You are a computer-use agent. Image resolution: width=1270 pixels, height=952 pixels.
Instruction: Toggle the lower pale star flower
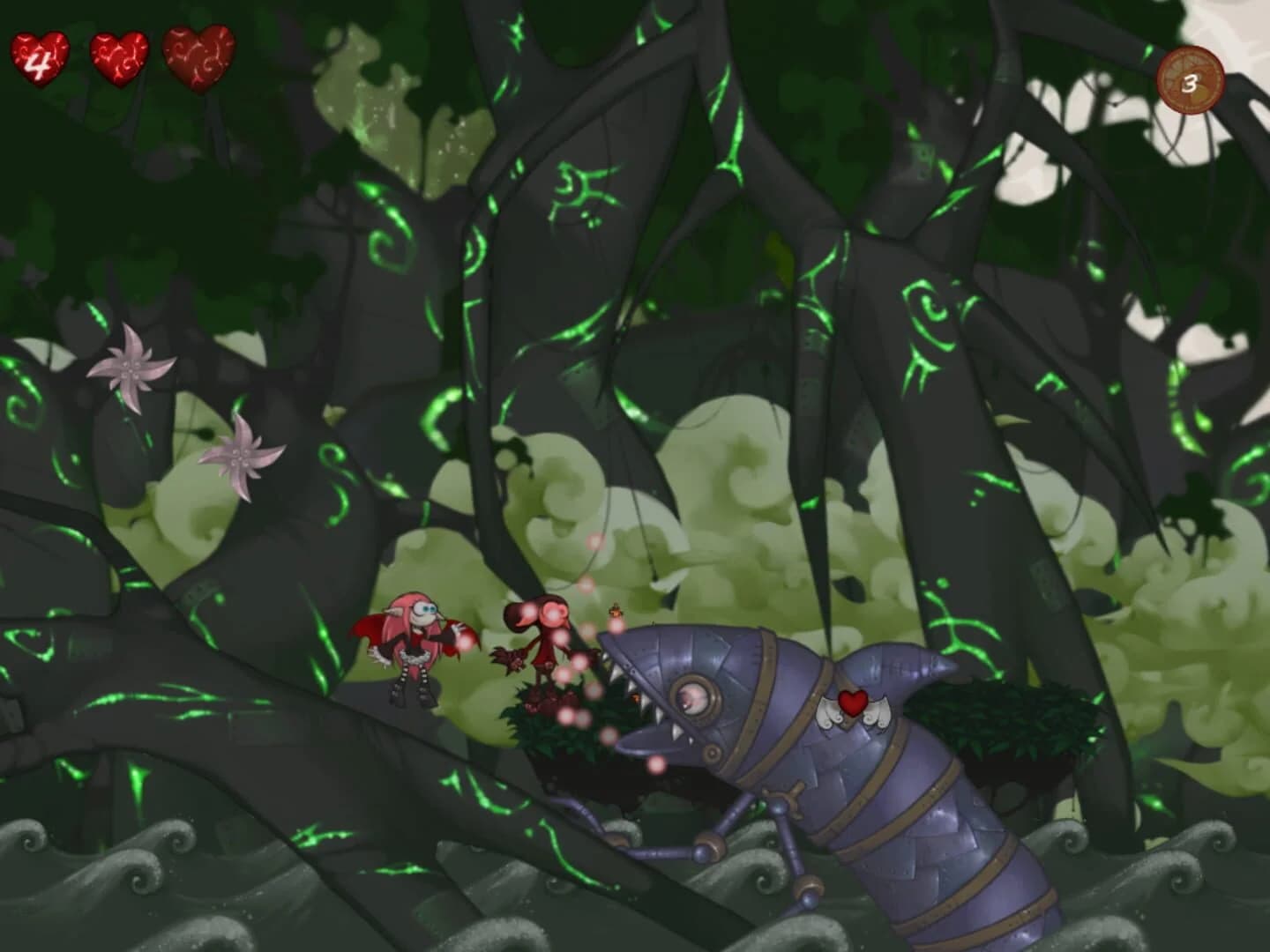[240, 458]
